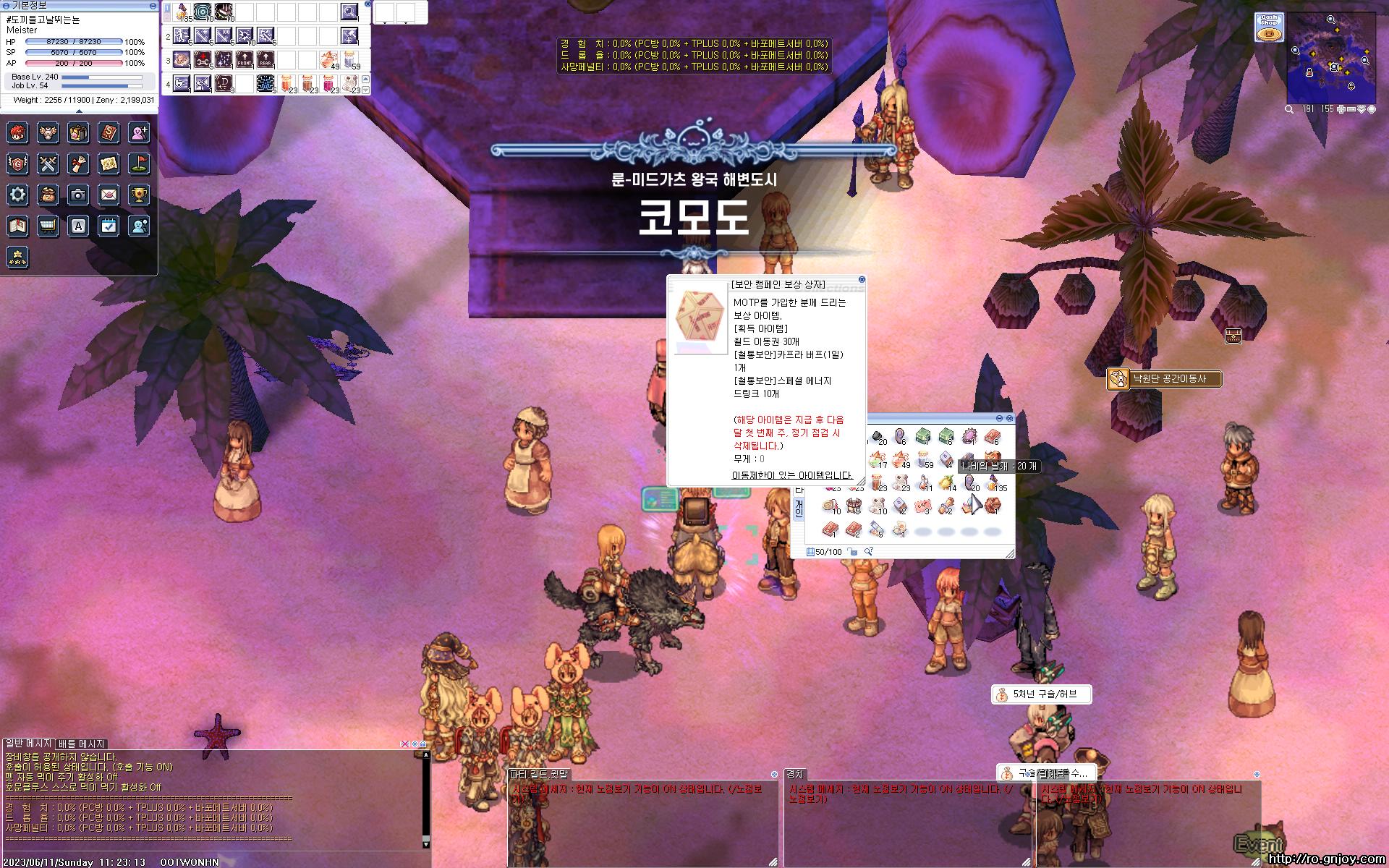Open the mail envelope icon
Image resolution: width=1389 pixels, height=868 pixels.
point(109,195)
